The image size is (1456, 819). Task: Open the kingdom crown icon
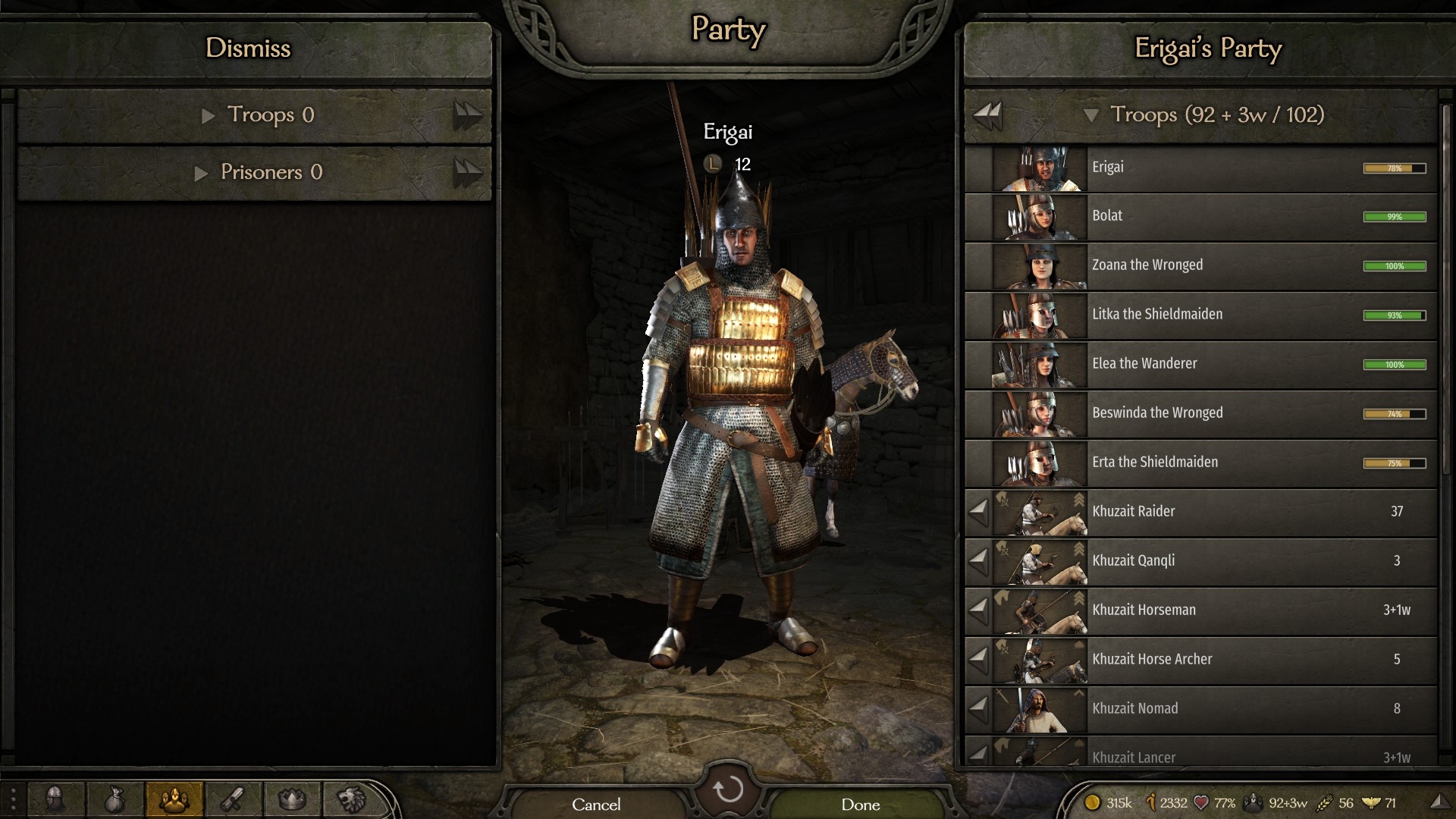[292, 799]
